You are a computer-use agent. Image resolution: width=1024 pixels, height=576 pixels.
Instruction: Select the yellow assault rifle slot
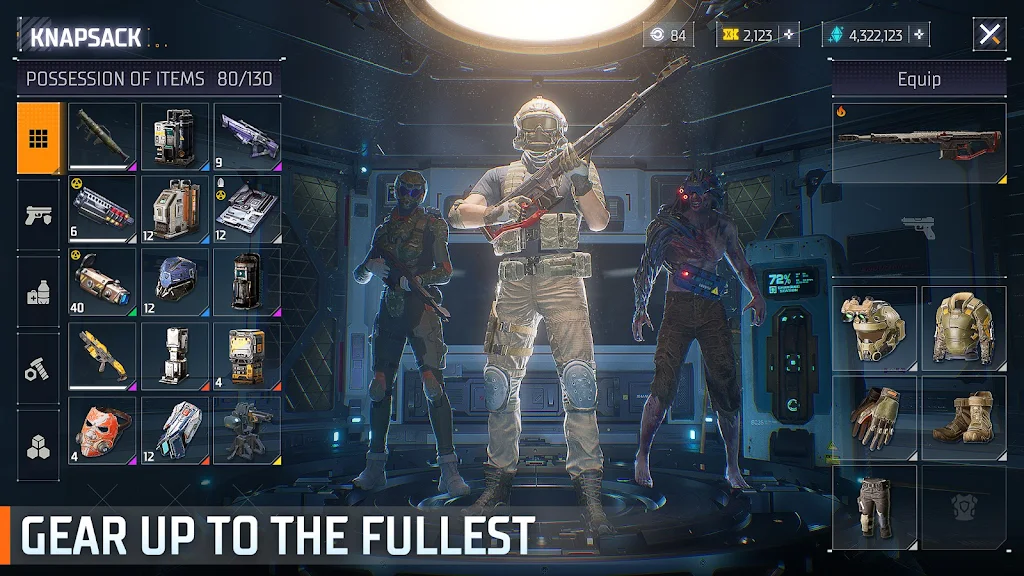(x=102, y=356)
